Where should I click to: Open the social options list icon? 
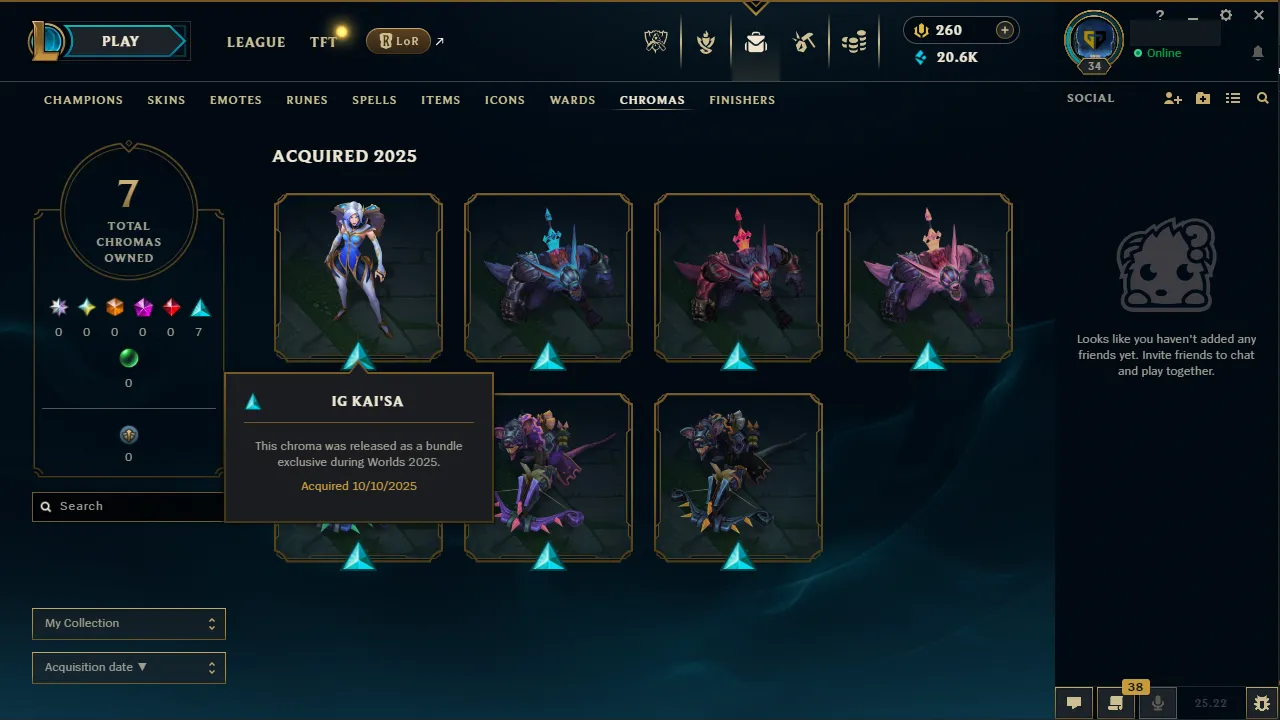point(1234,98)
